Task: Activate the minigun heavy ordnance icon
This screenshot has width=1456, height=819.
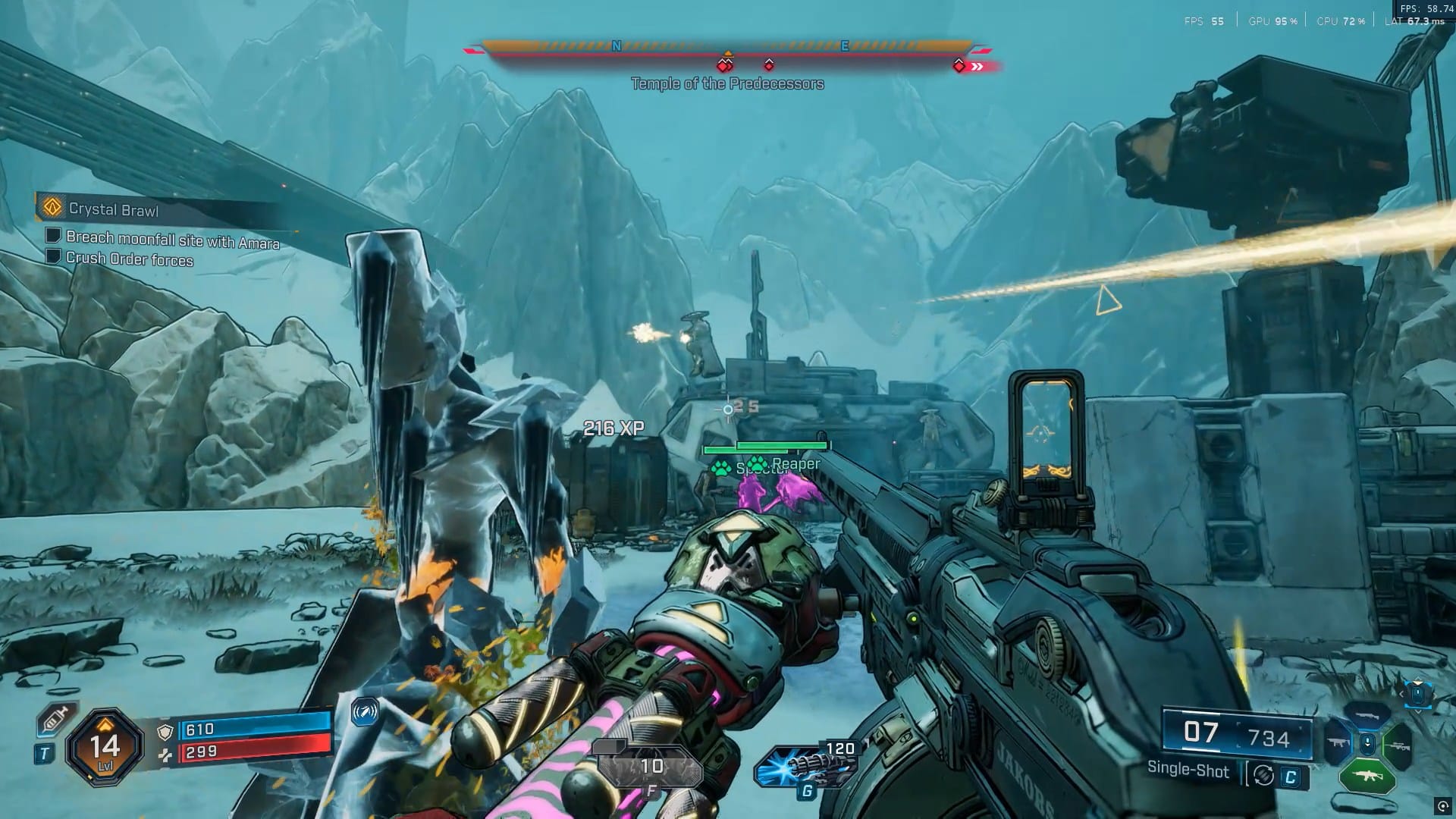Action: click(806, 765)
